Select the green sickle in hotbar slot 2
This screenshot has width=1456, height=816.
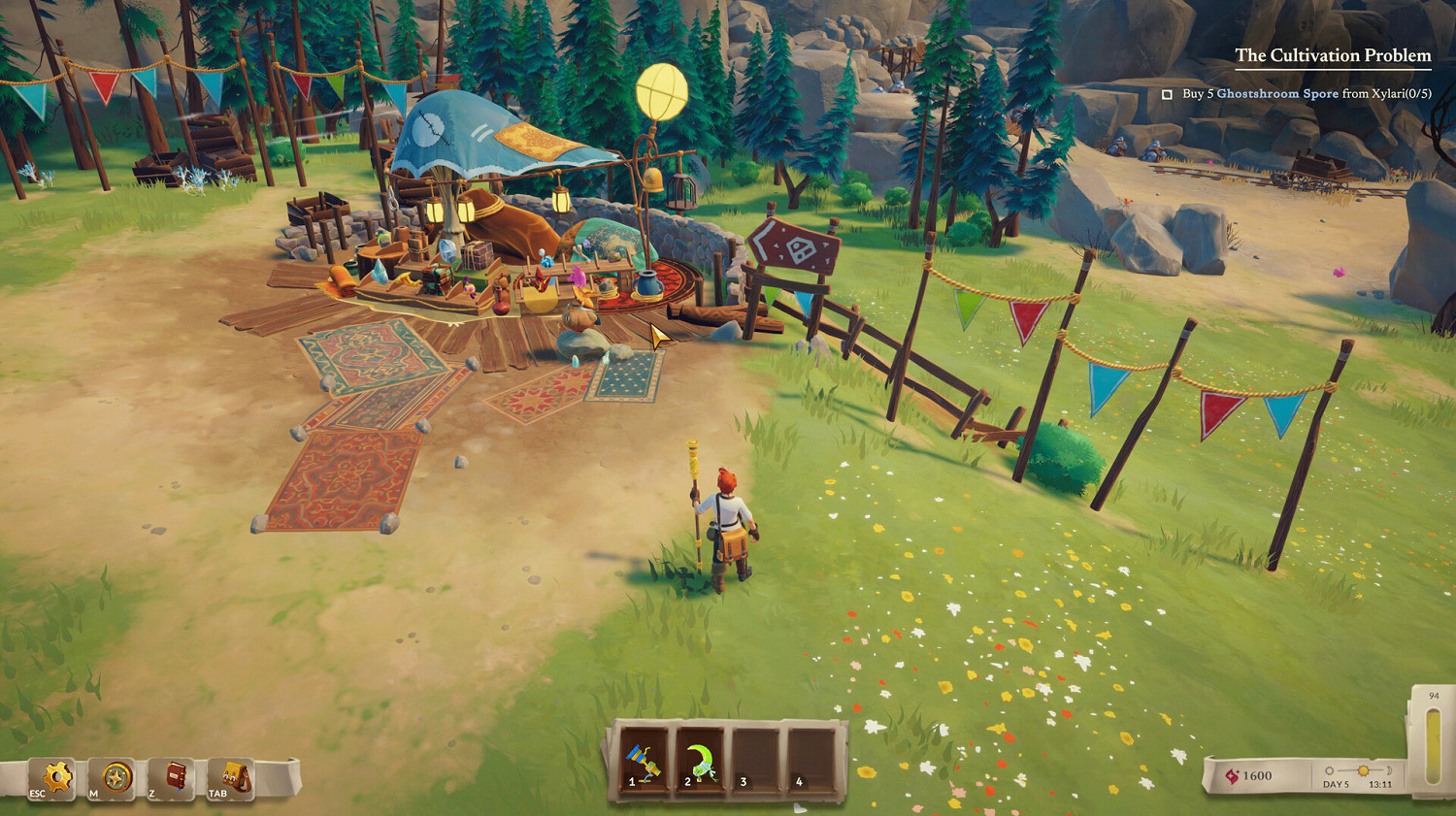(x=701, y=763)
